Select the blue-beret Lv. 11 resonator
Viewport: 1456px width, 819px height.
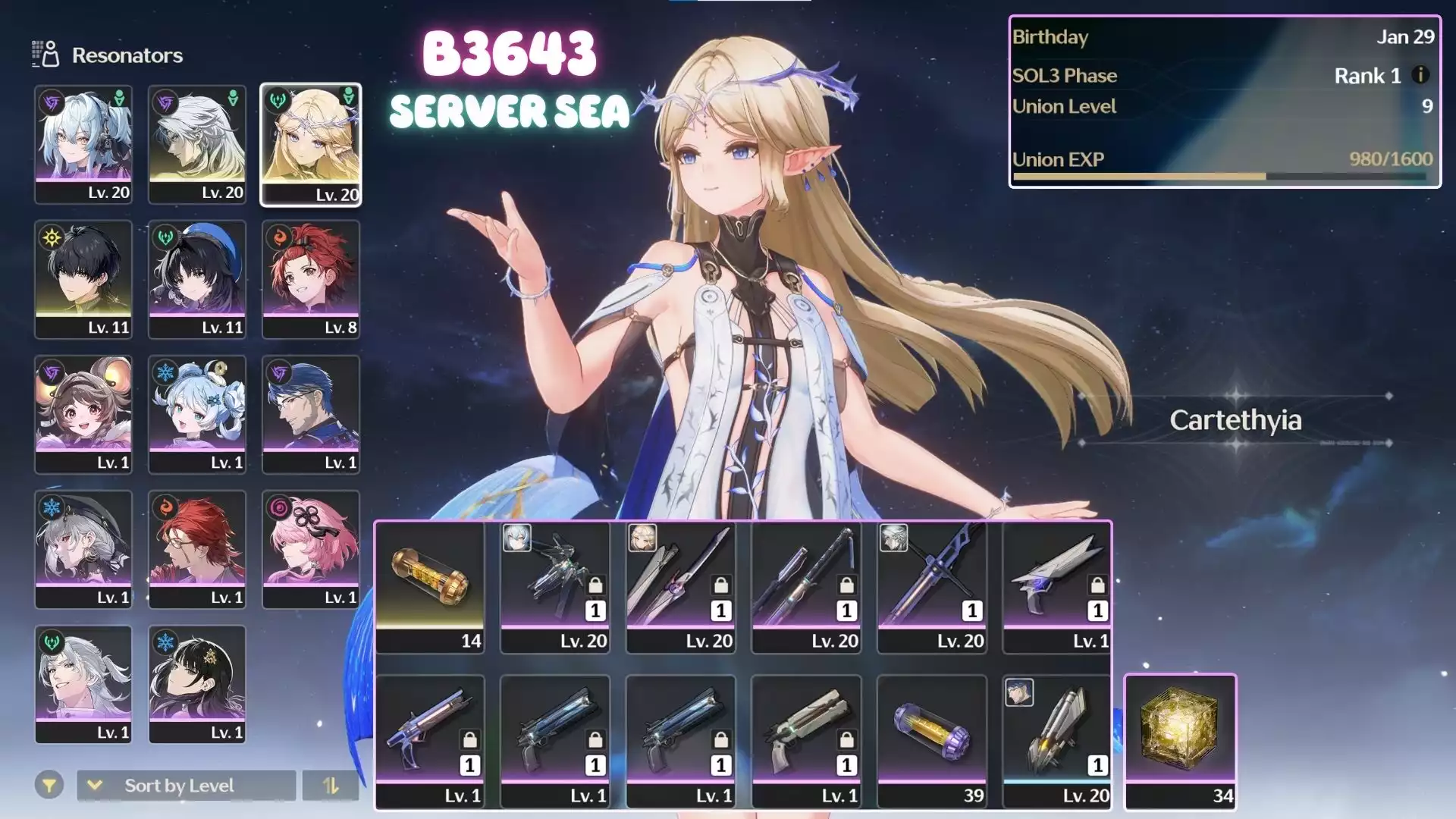pyautogui.click(x=197, y=278)
